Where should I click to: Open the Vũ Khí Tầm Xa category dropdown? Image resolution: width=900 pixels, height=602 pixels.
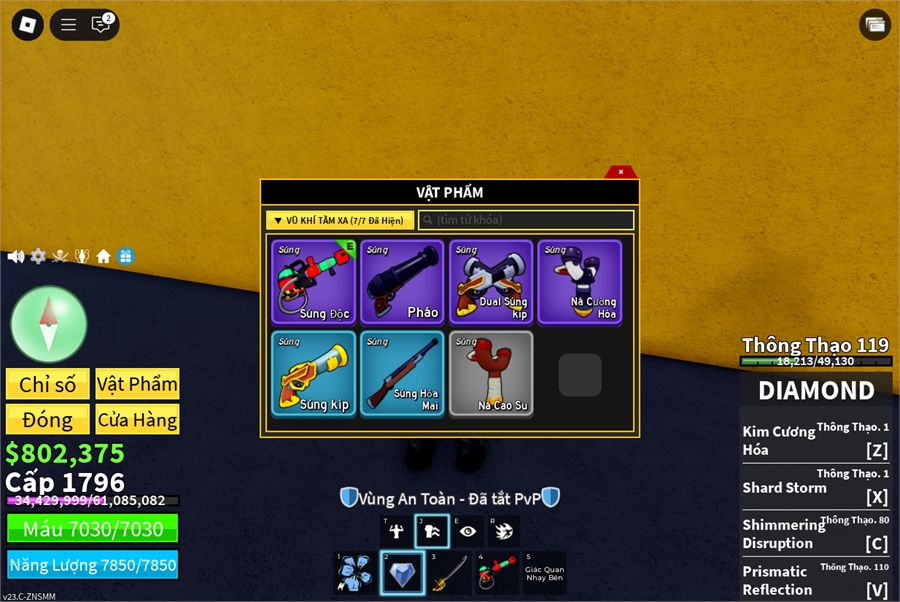click(340, 220)
